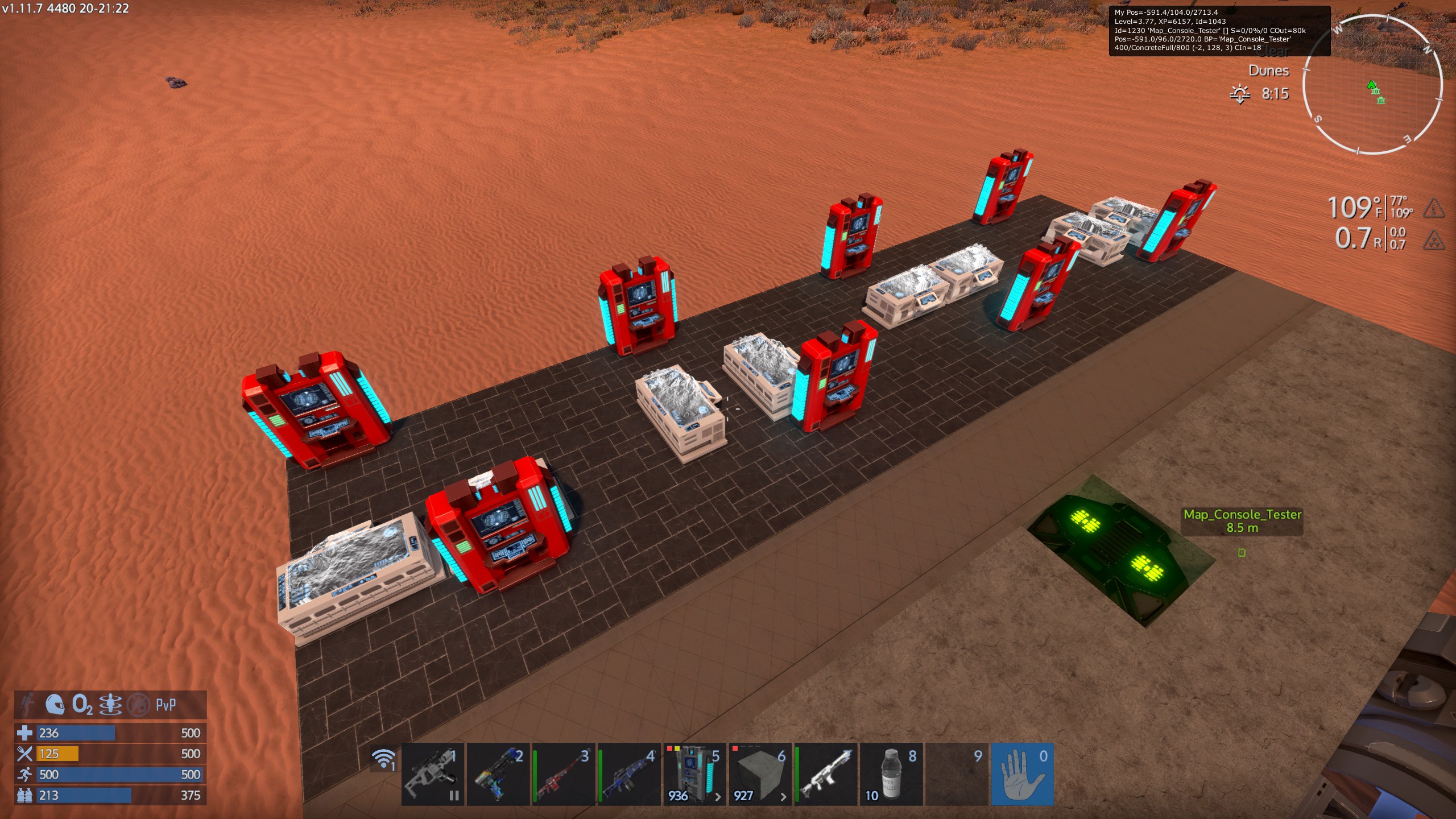
Task: Select the console block stack of 936
Action: [x=694, y=774]
